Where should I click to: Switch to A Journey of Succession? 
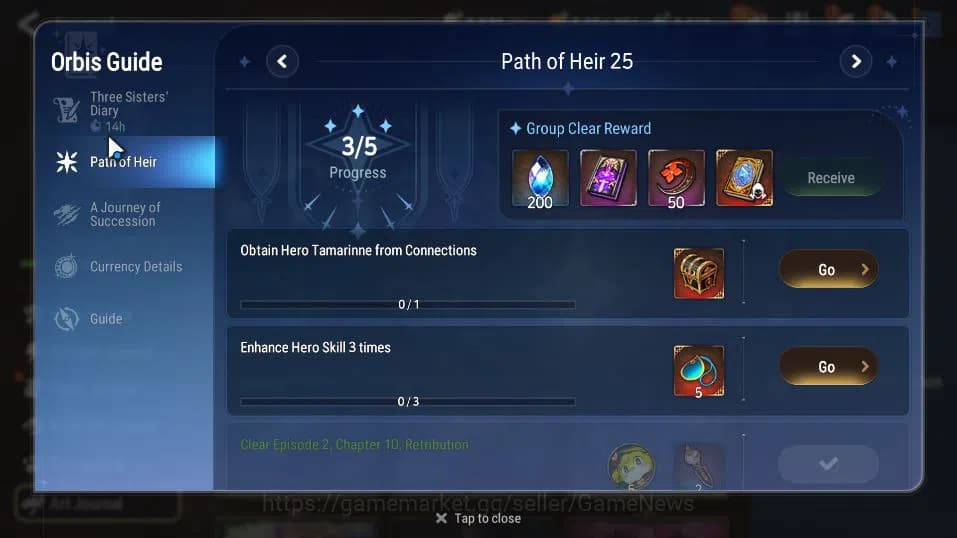tap(125, 214)
